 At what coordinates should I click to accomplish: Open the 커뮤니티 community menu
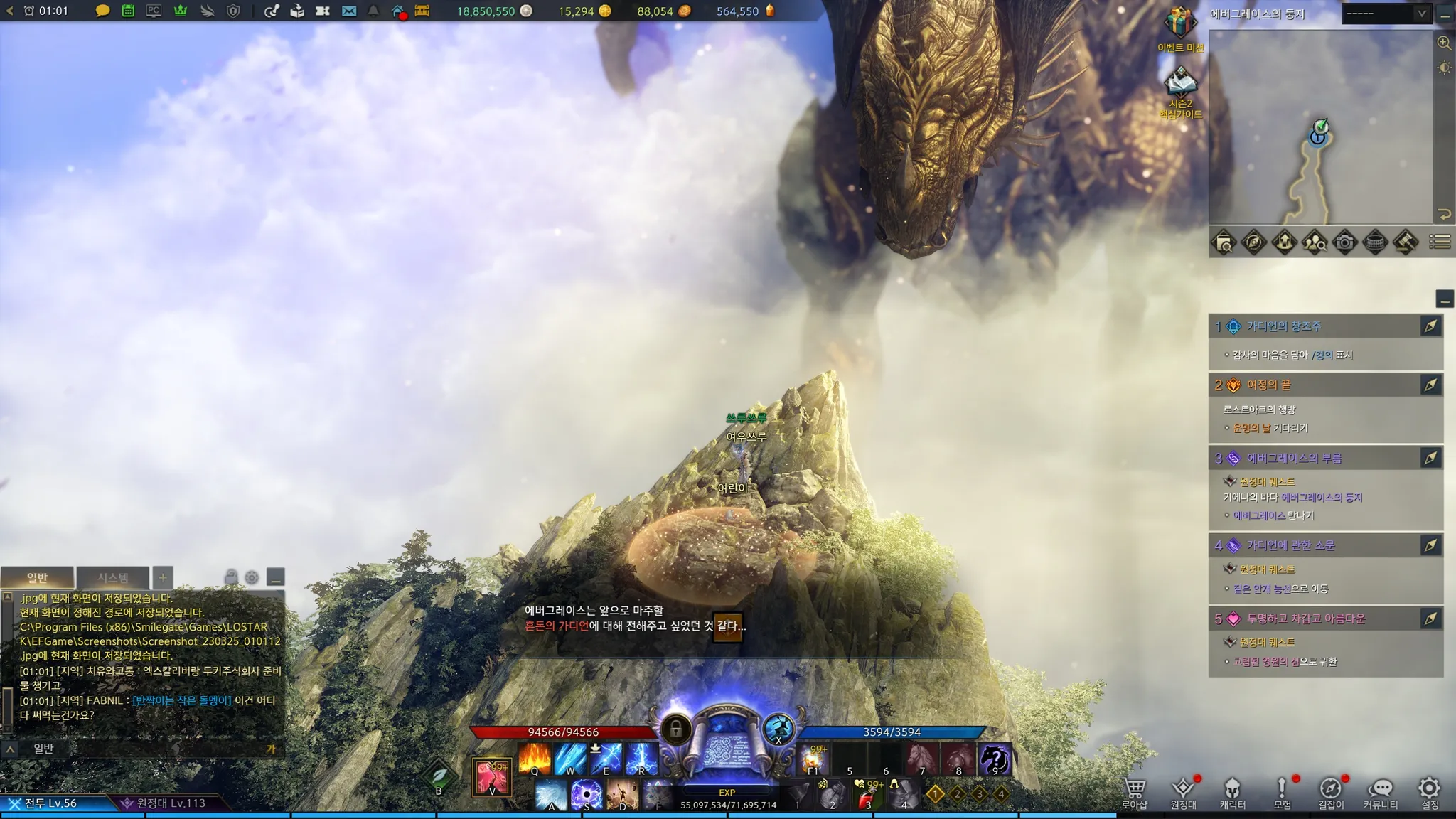tap(1381, 792)
